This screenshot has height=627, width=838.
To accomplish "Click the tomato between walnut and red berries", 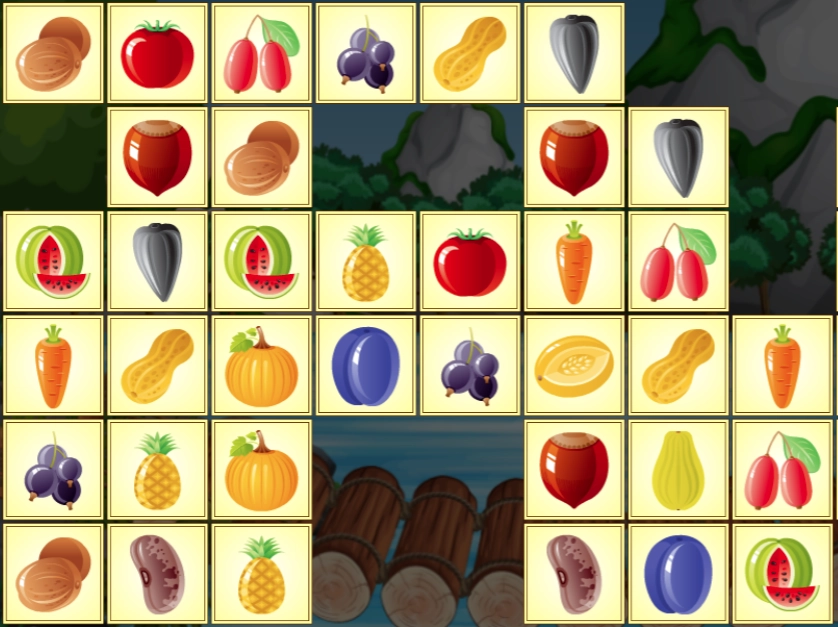I will [x=158, y=54].
